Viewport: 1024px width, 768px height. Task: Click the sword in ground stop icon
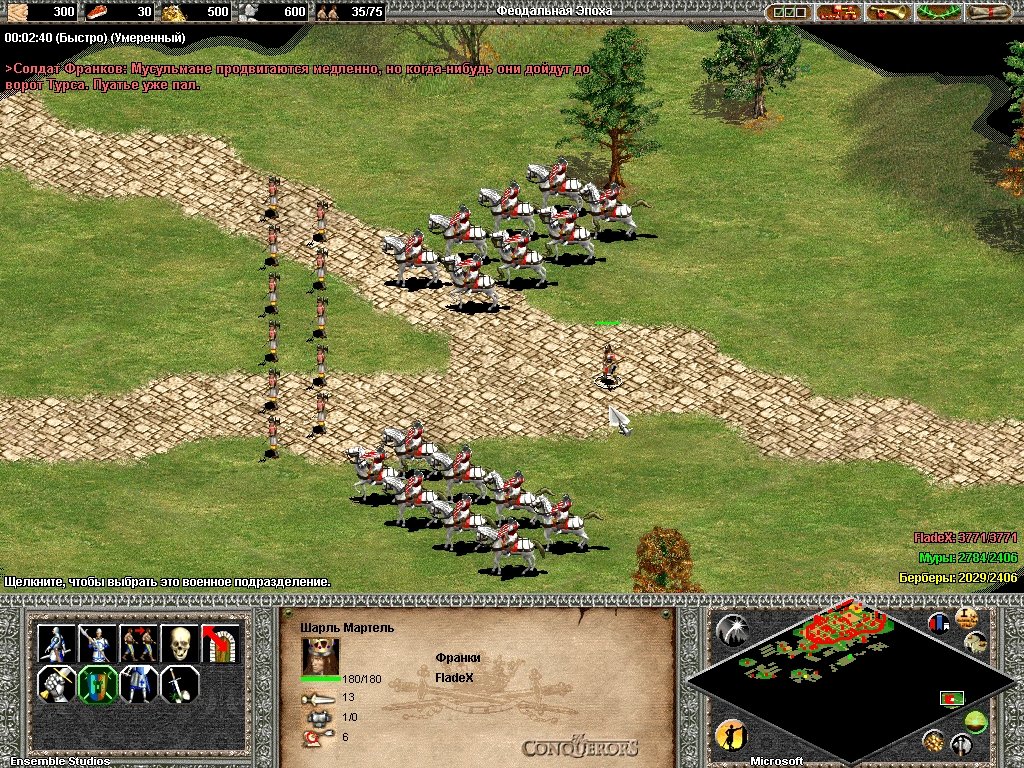click(x=179, y=685)
